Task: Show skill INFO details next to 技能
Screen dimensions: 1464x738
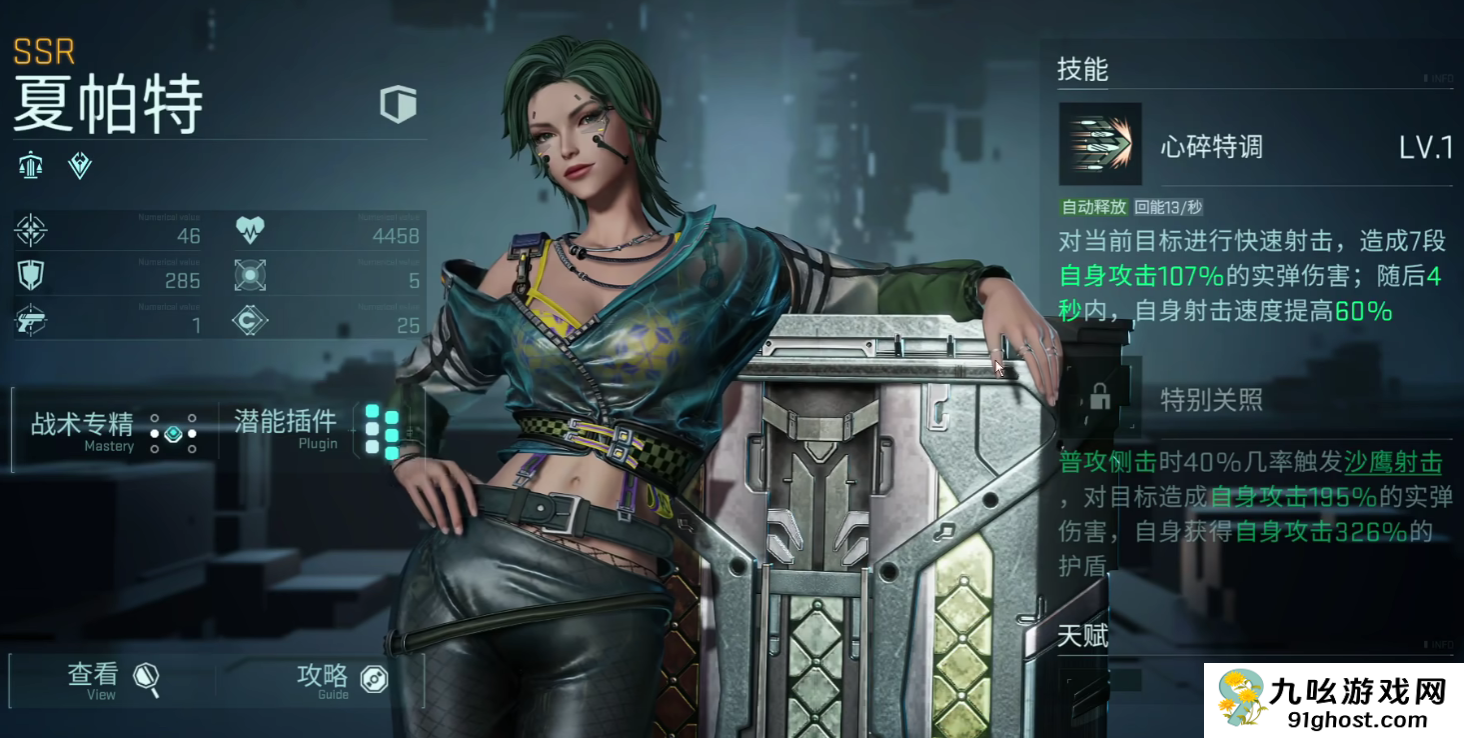Action: point(1438,78)
